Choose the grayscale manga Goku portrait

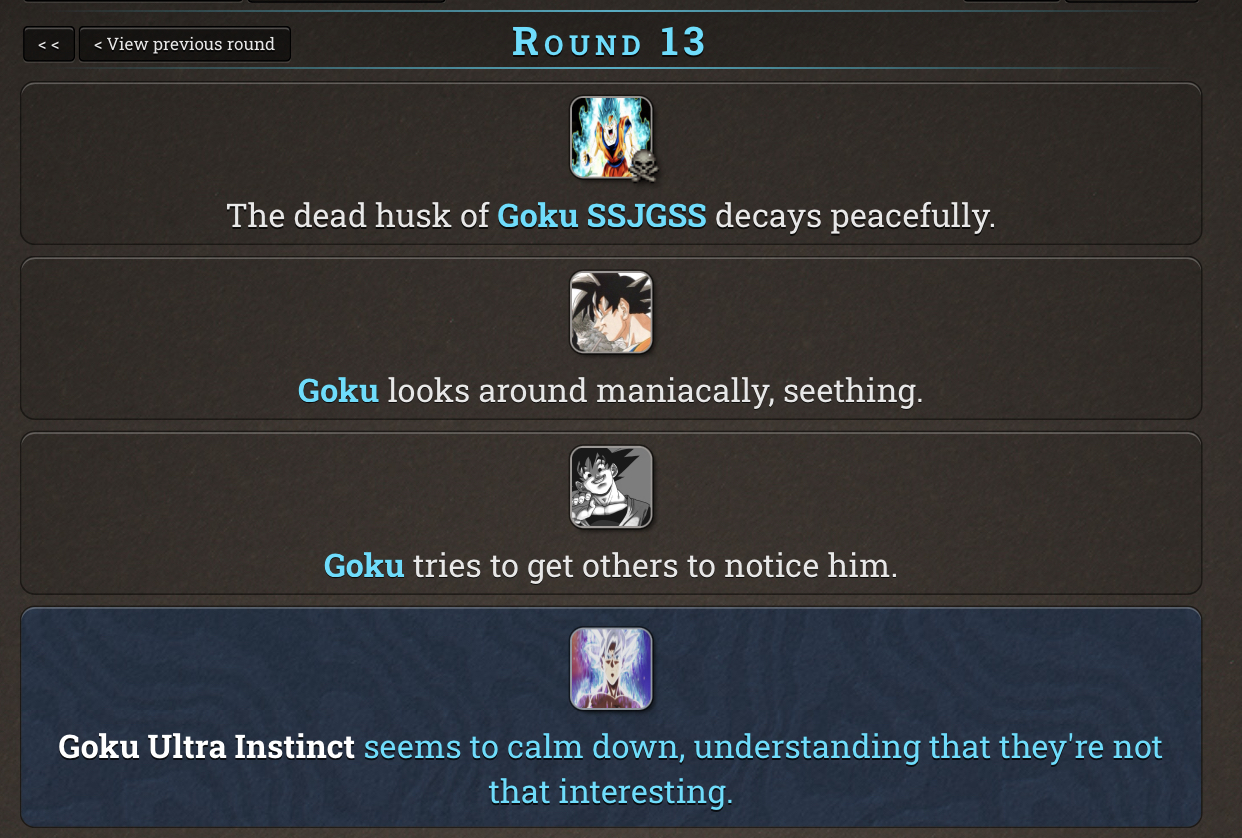pyautogui.click(x=611, y=487)
